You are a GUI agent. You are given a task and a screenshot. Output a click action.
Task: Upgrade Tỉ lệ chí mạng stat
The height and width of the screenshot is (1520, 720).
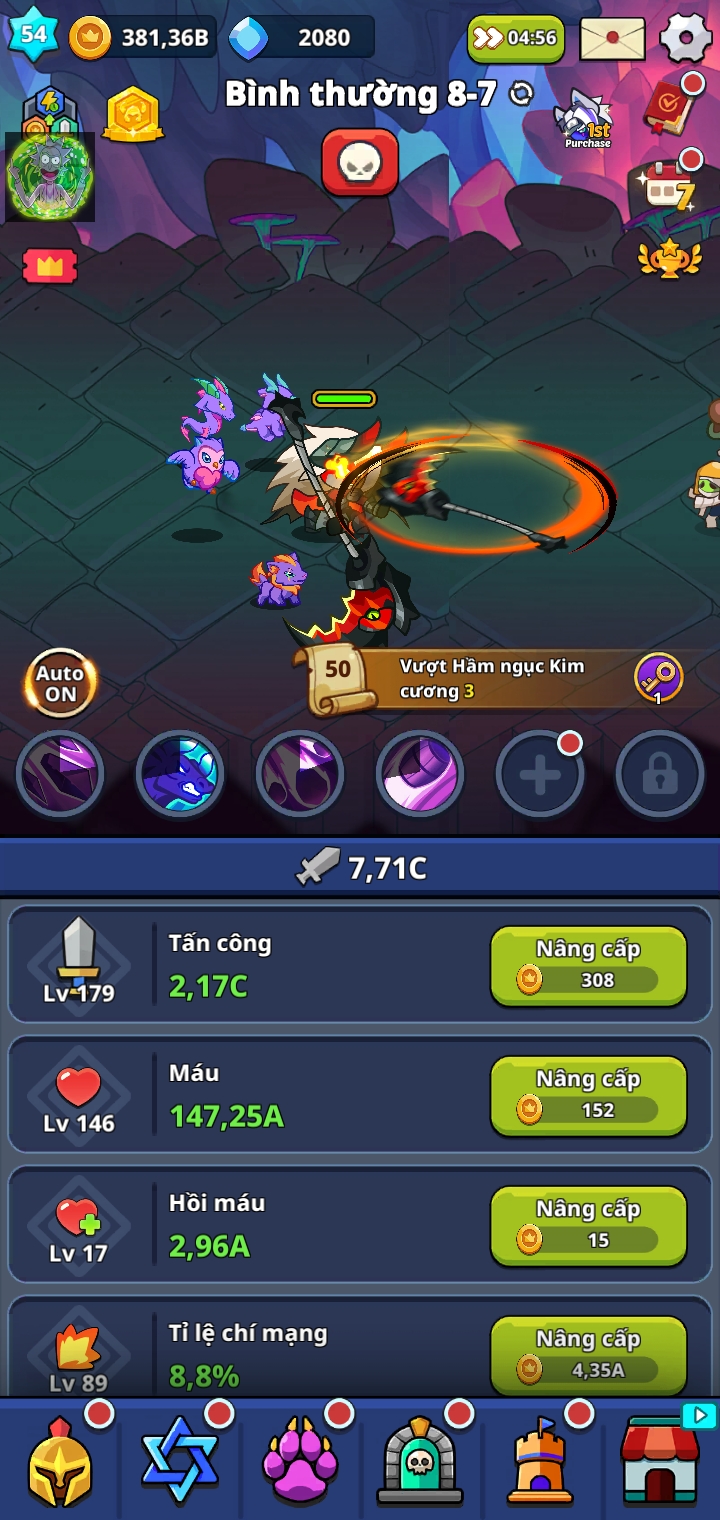tap(588, 1355)
